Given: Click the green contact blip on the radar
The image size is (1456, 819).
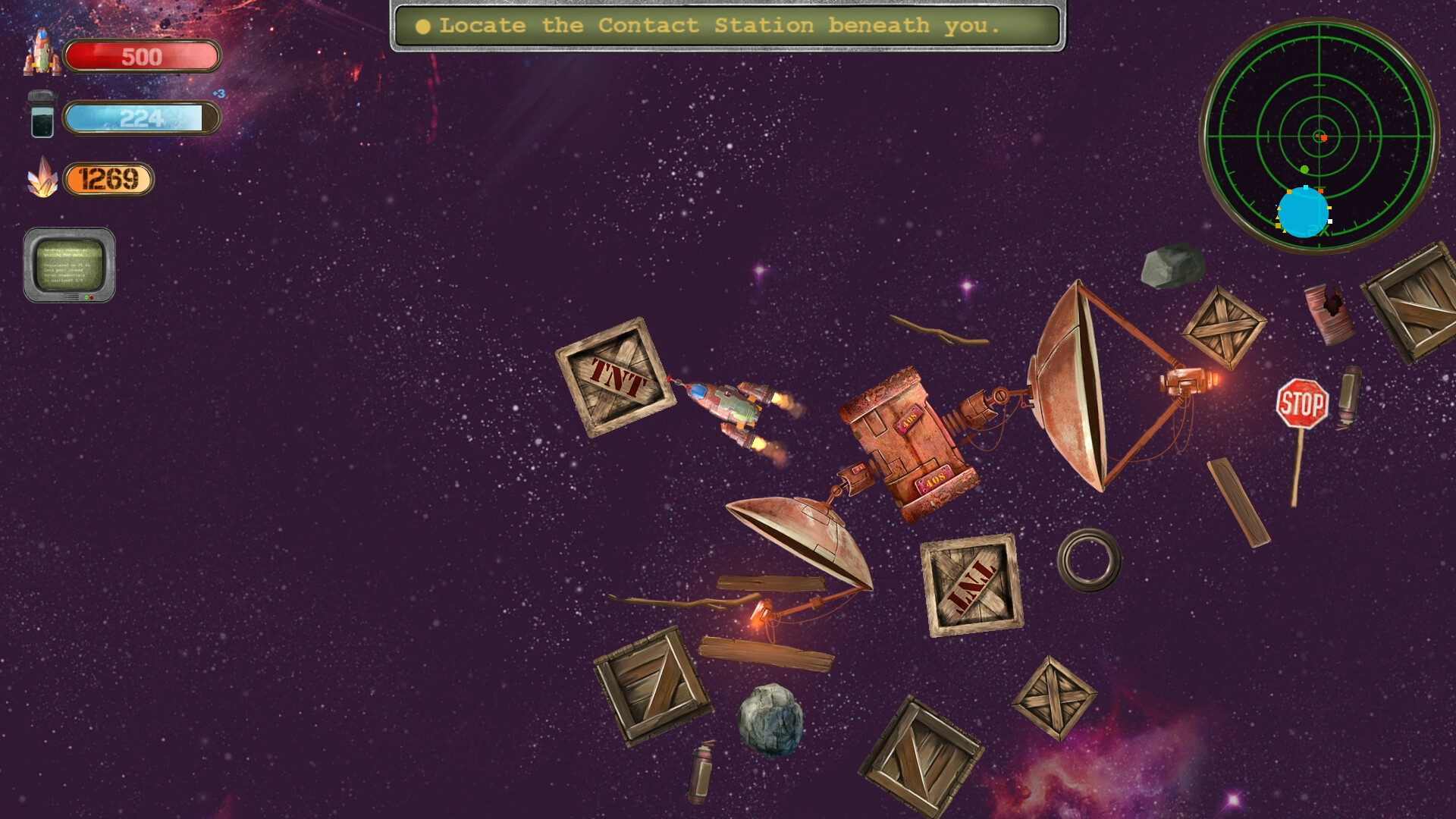Looking at the screenshot, I should coord(1304,169).
